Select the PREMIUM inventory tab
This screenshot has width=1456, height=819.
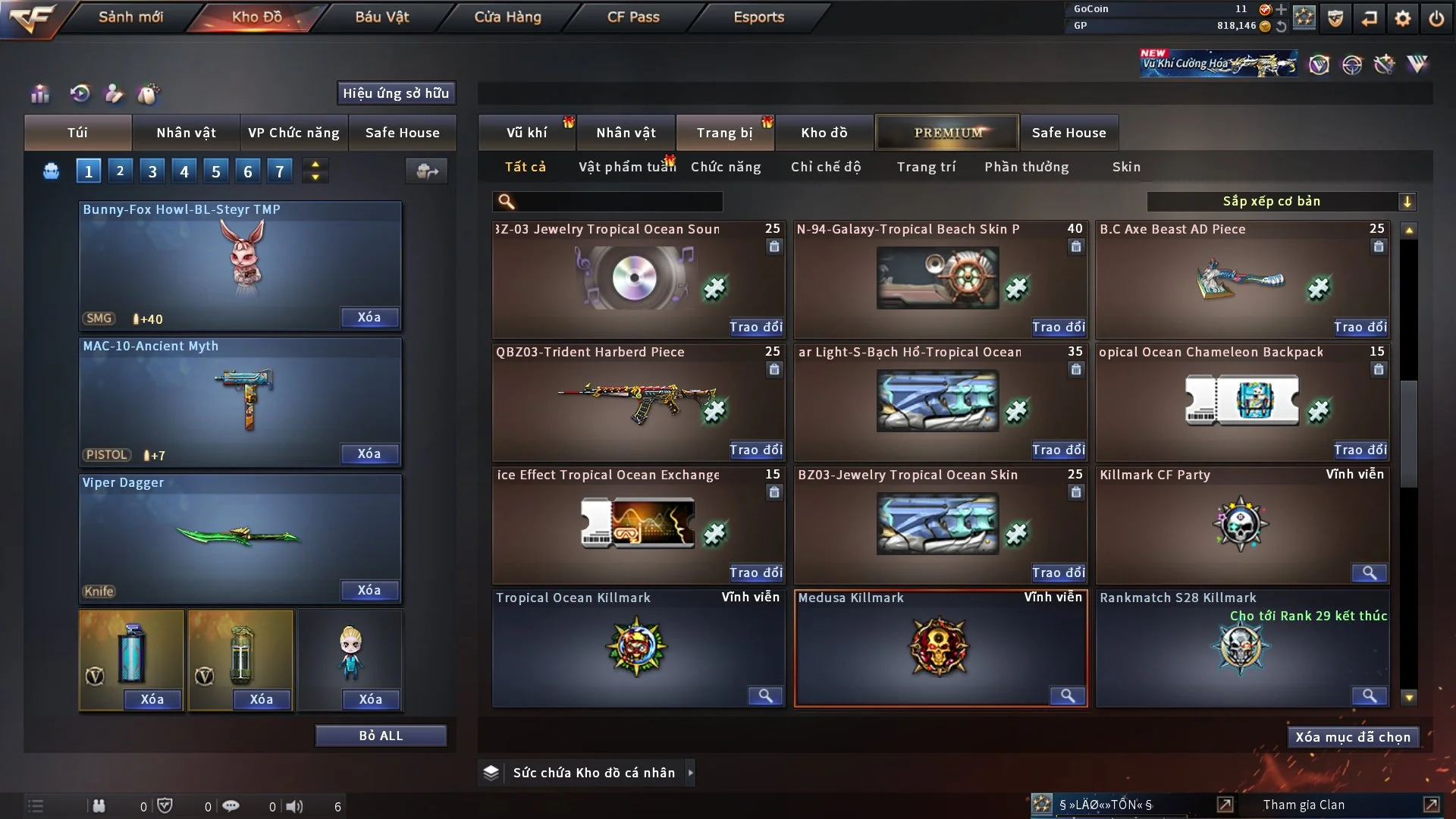[947, 133]
